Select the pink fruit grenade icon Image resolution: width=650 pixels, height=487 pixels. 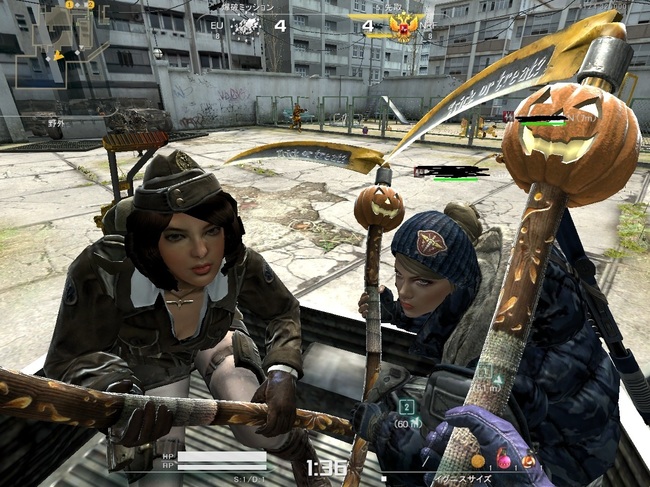pyautogui.click(x=503, y=461)
